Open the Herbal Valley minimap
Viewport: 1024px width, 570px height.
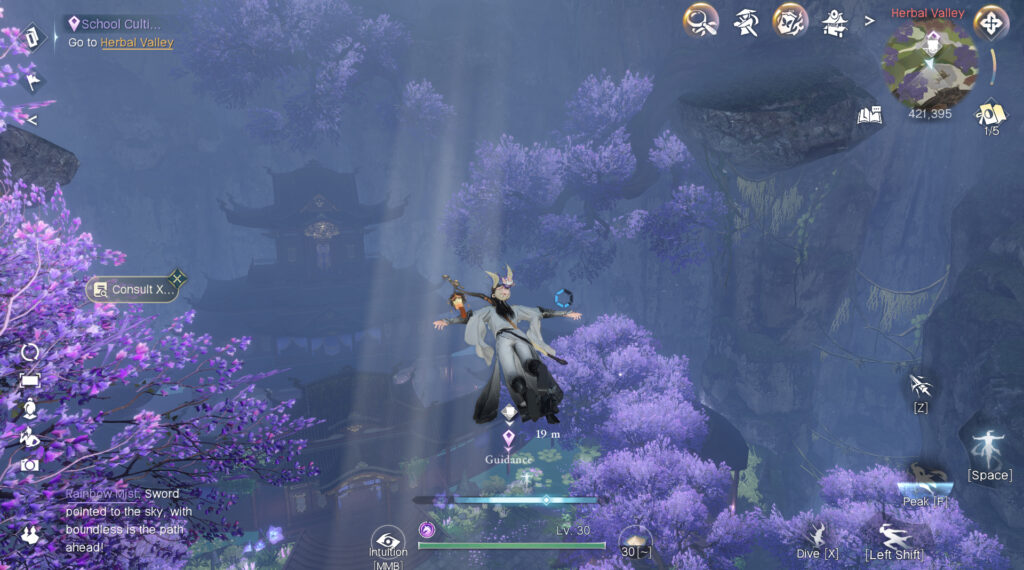coord(928,66)
